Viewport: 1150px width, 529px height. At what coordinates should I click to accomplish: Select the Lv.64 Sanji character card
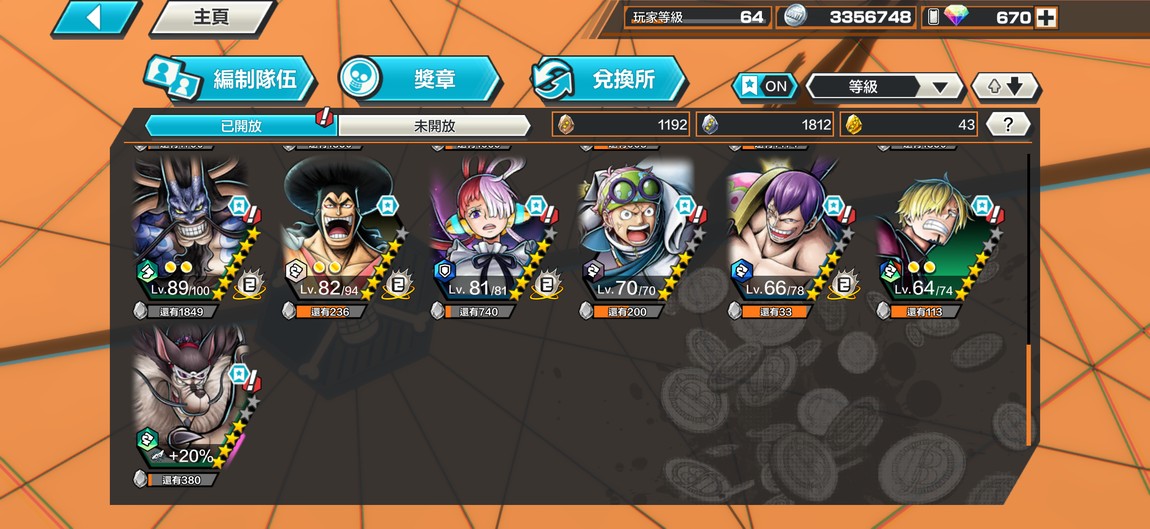(933, 232)
